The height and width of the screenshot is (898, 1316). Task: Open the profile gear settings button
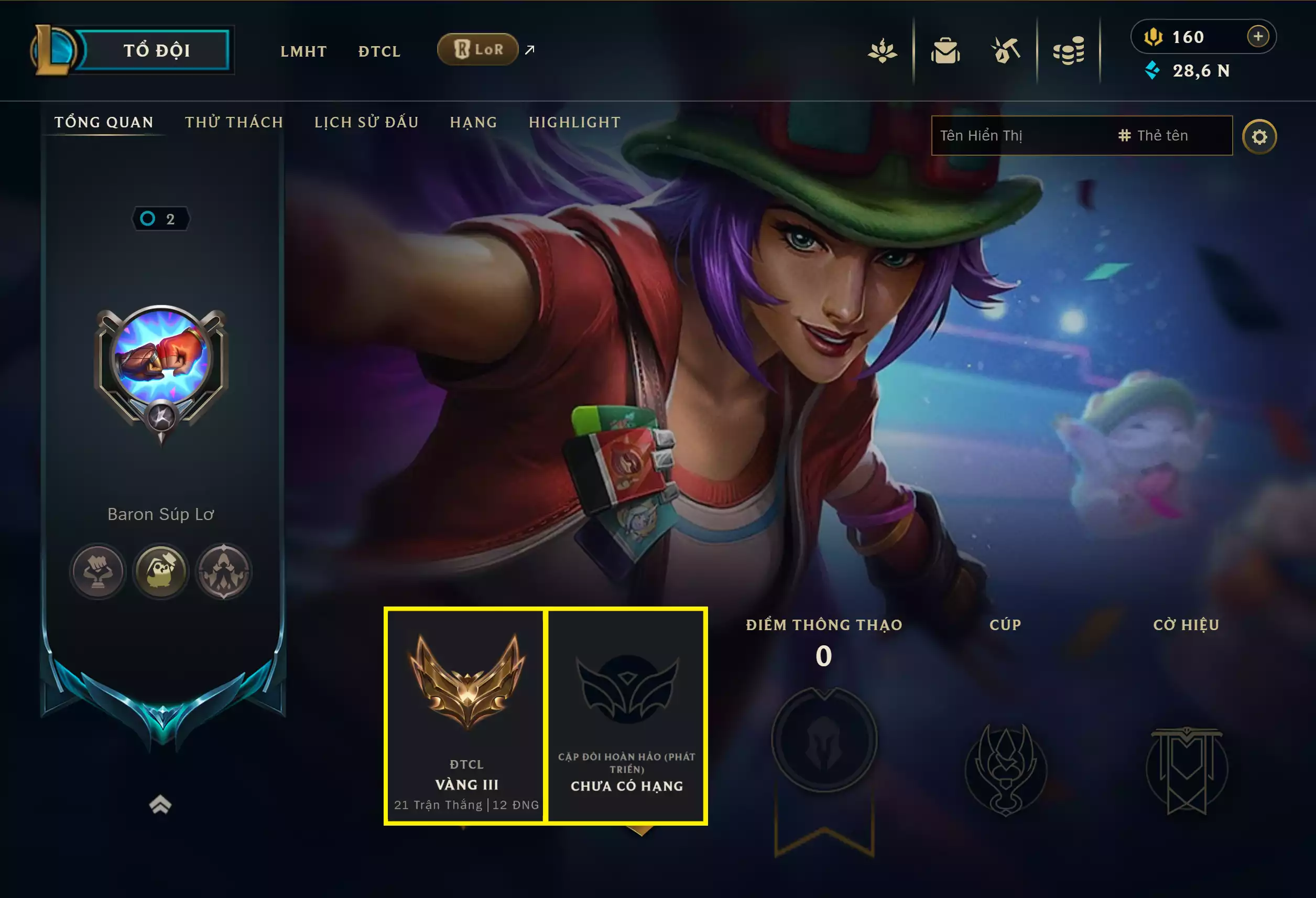coord(1259,137)
